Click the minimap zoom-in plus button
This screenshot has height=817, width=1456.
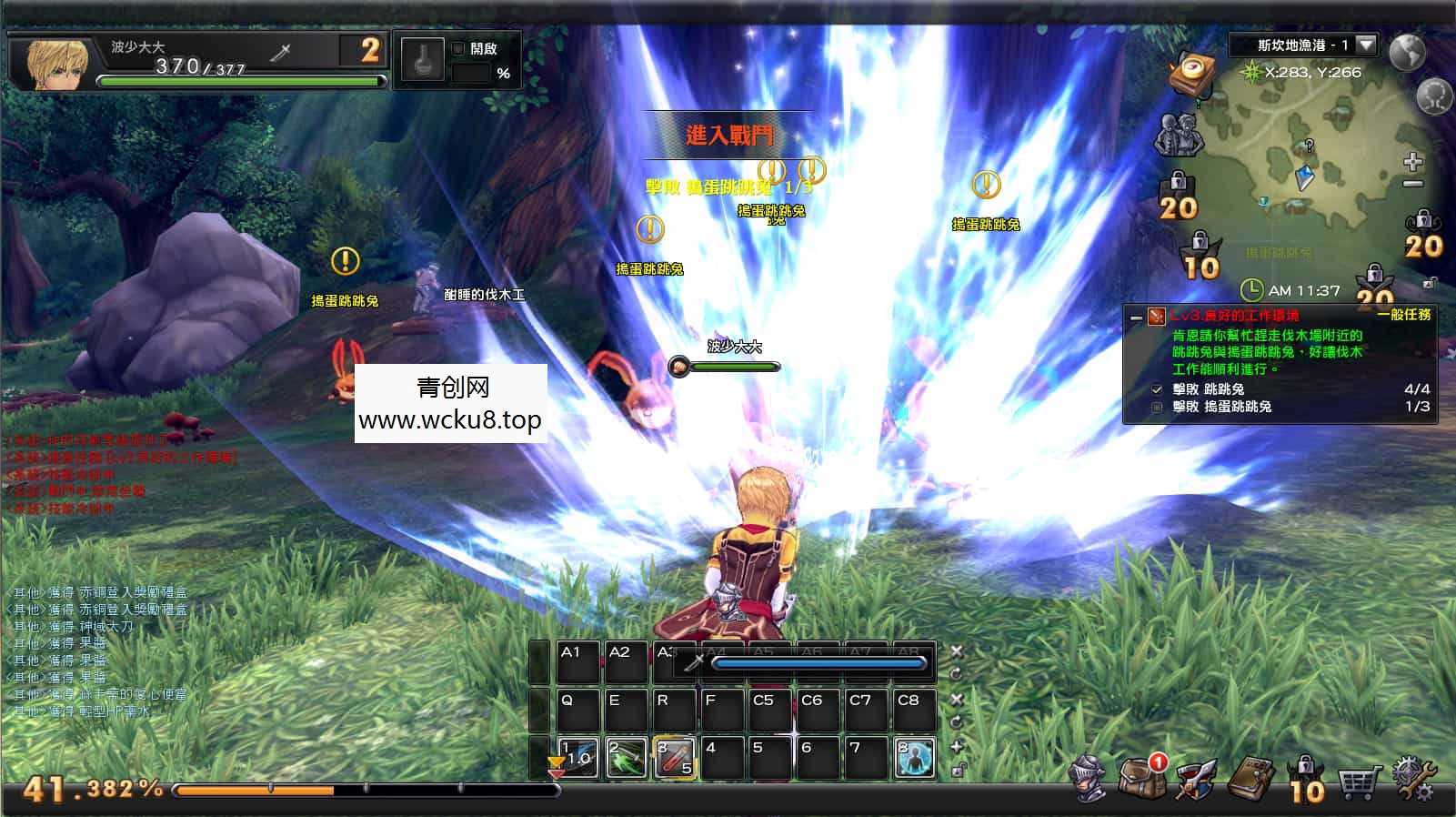(1413, 164)
